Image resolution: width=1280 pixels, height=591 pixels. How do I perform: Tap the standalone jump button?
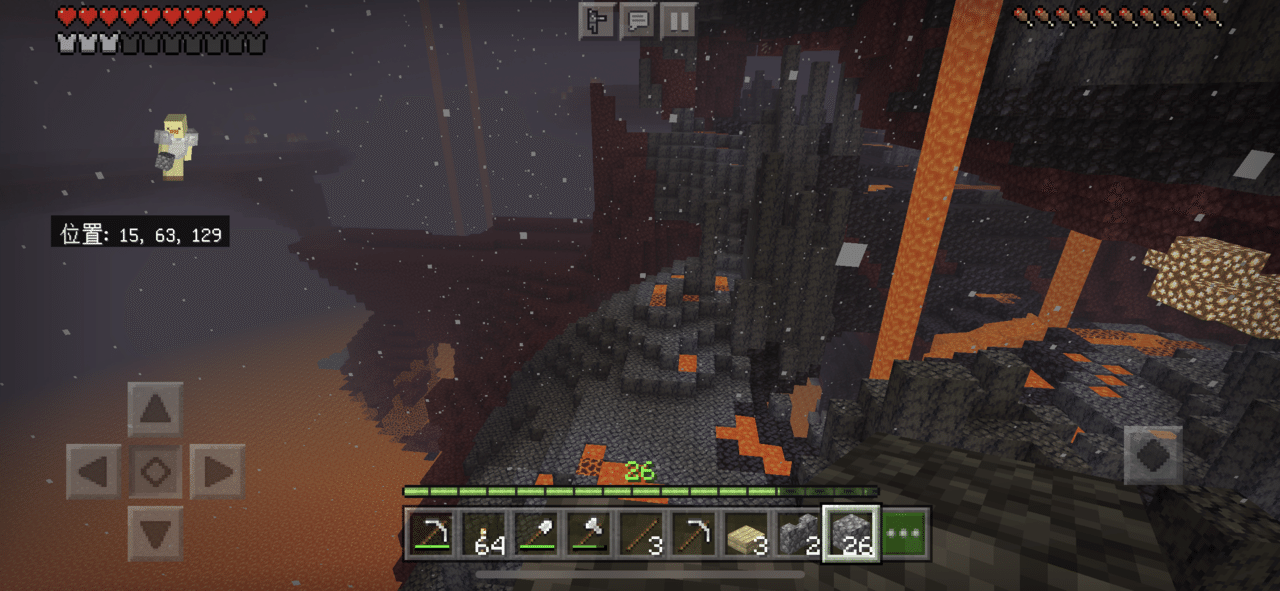tap(1152, 456)
